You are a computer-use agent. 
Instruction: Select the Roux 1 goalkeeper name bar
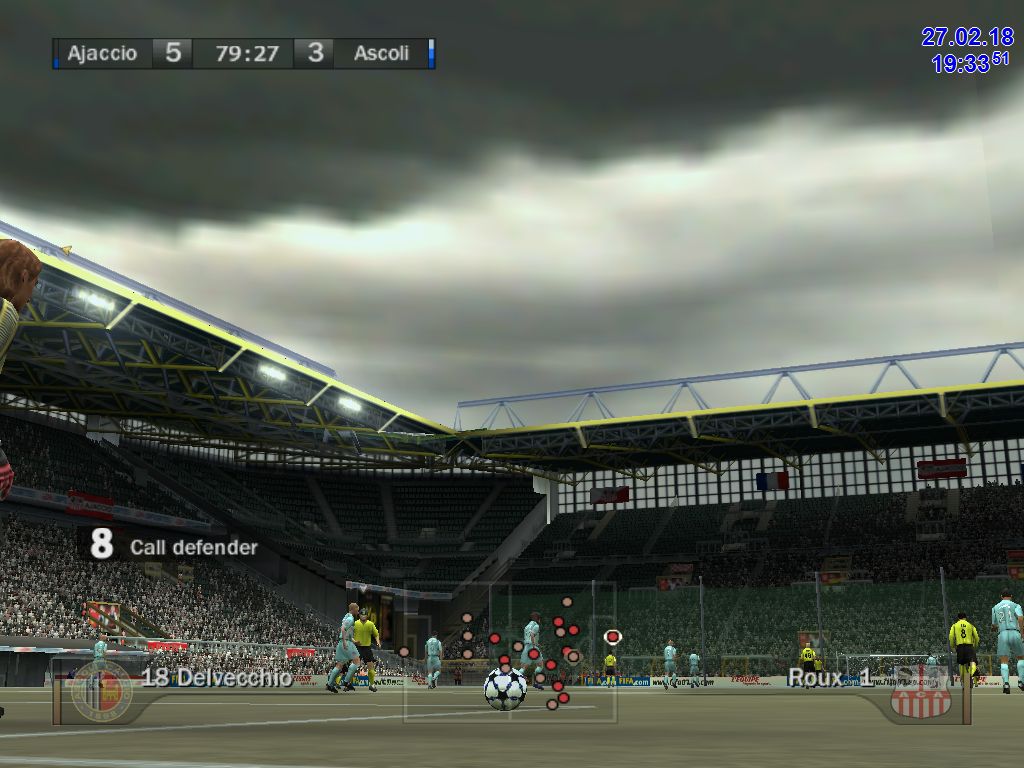pyautogui.click(x=829, y=678)
